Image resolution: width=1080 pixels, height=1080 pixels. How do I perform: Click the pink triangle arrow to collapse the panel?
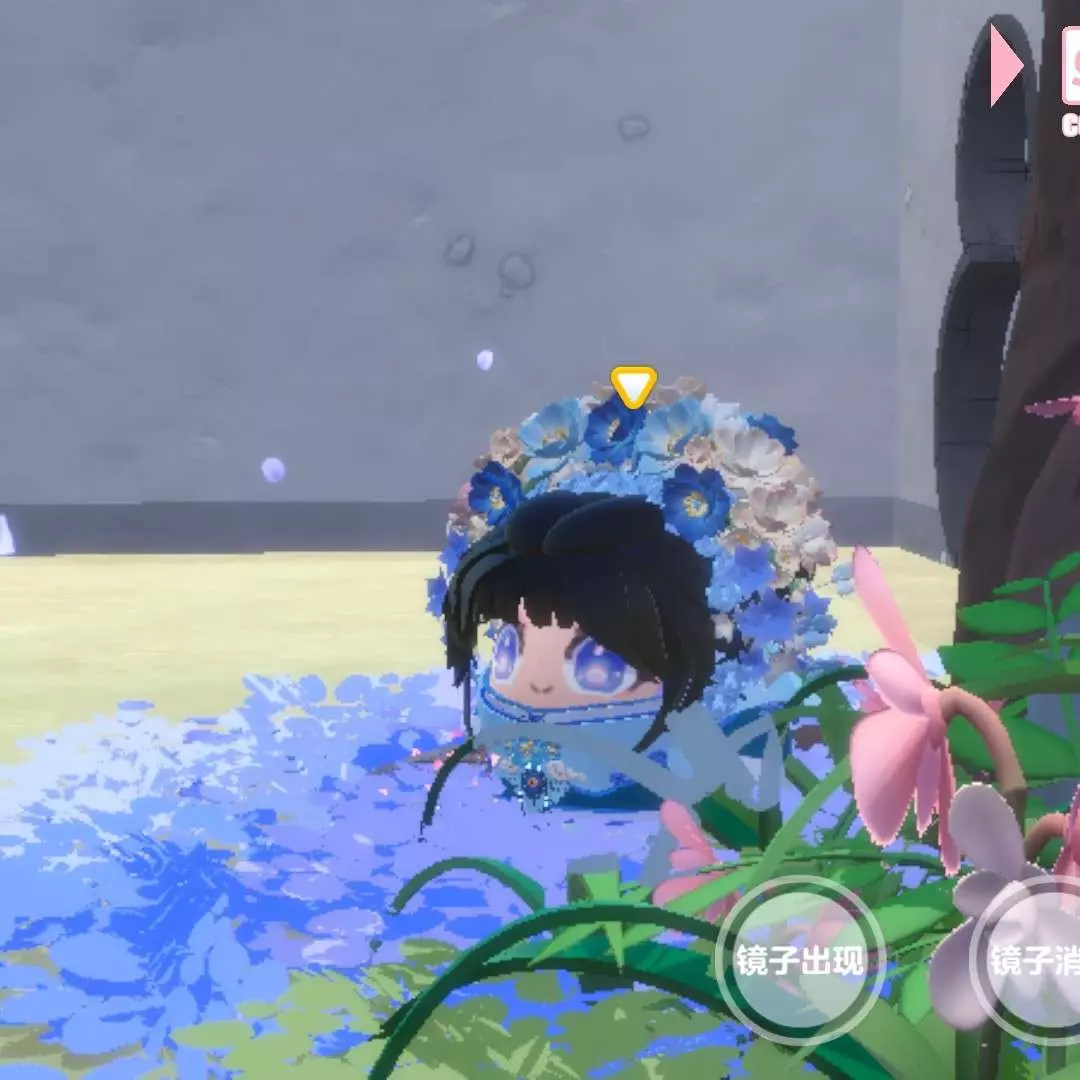pos(1005,66)
